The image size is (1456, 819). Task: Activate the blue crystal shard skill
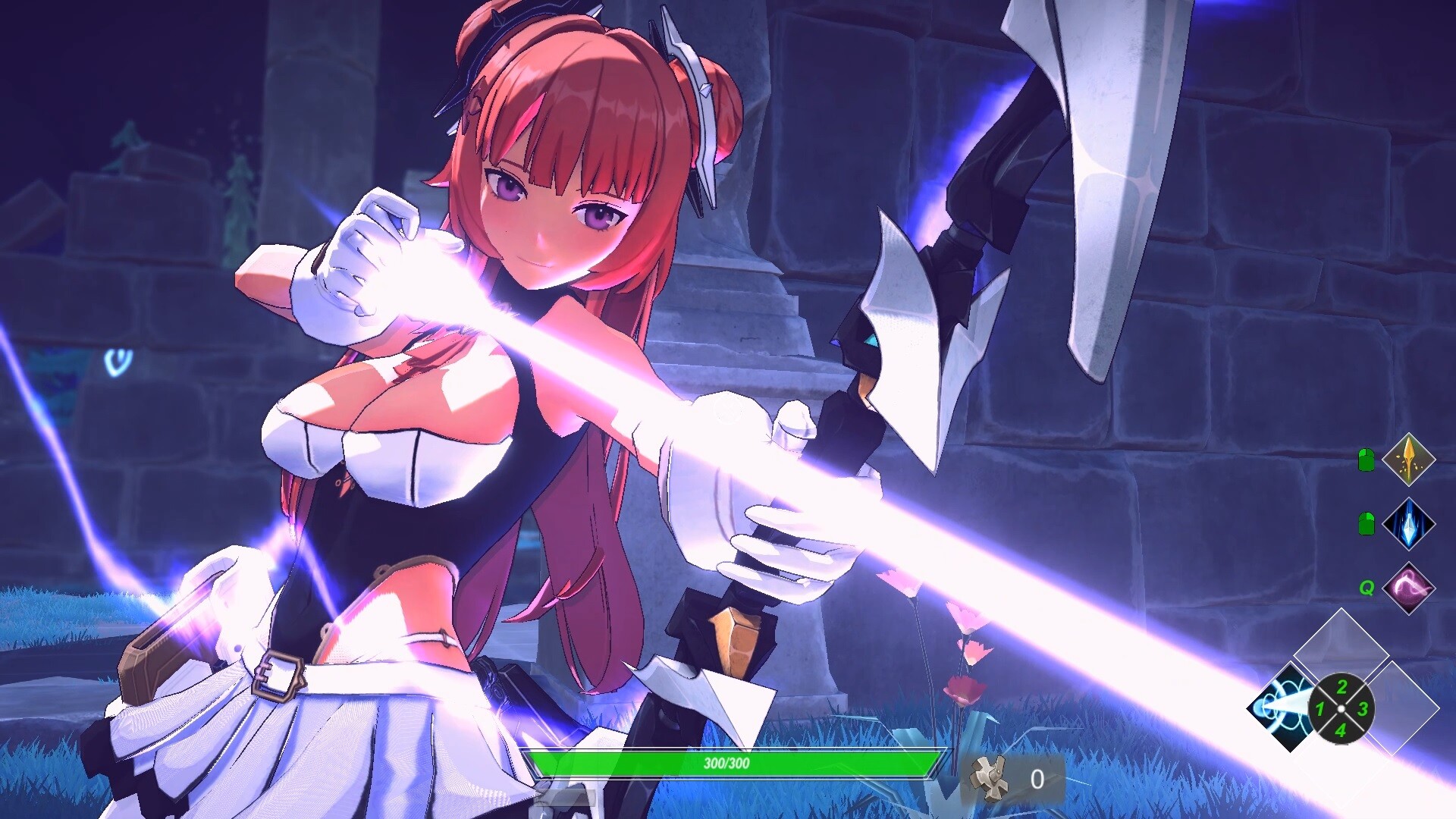coord(1408,524)
